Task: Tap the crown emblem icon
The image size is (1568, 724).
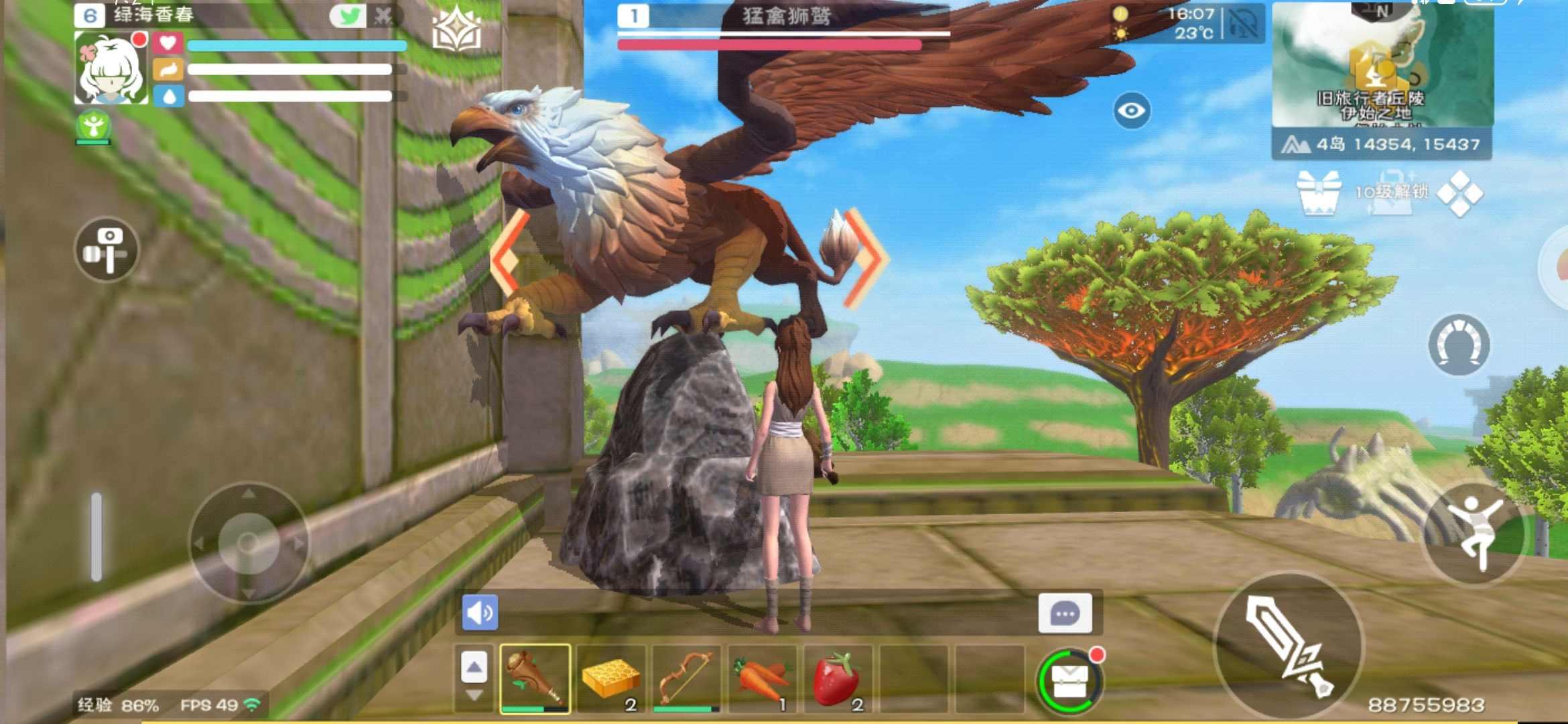Action: pyautogui.click(x=456, y=30)
